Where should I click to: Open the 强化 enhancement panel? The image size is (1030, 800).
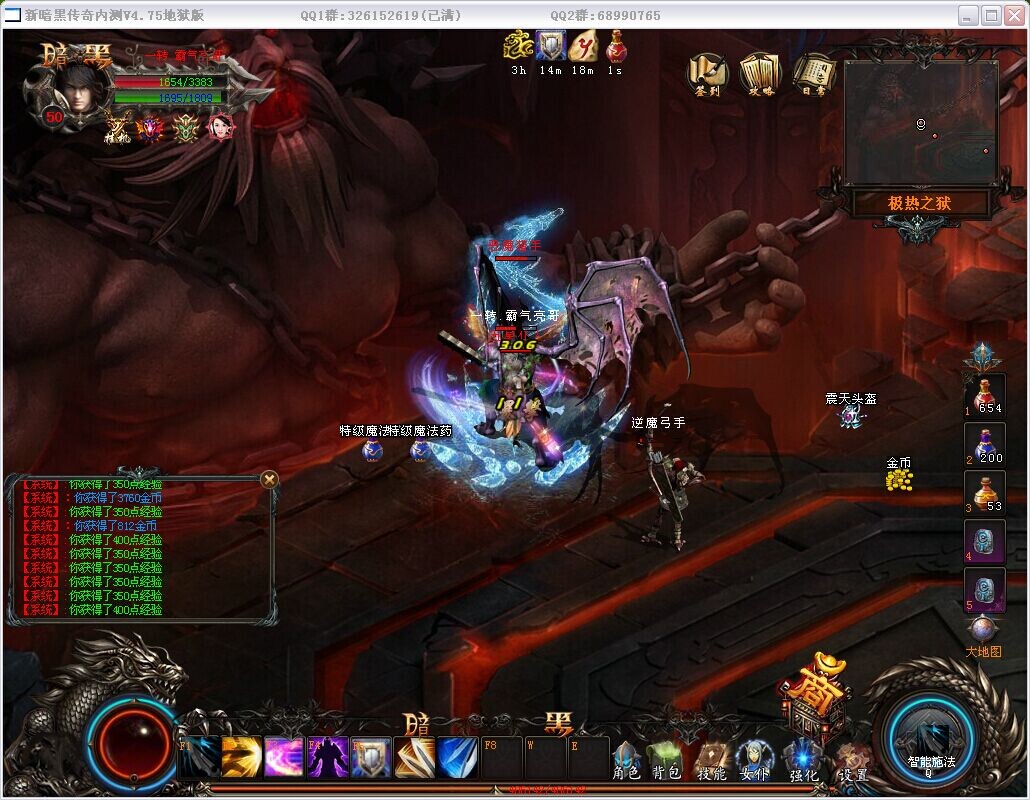pos(803,761)
